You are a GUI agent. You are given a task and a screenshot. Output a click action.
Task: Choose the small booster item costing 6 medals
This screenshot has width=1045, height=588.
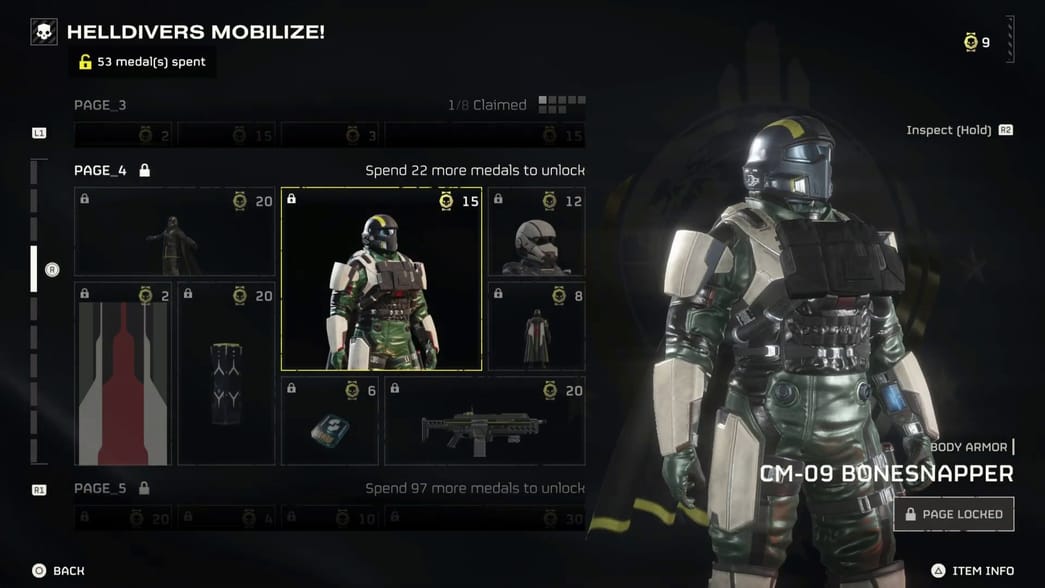pyautogui.click(x=330, y=421)
